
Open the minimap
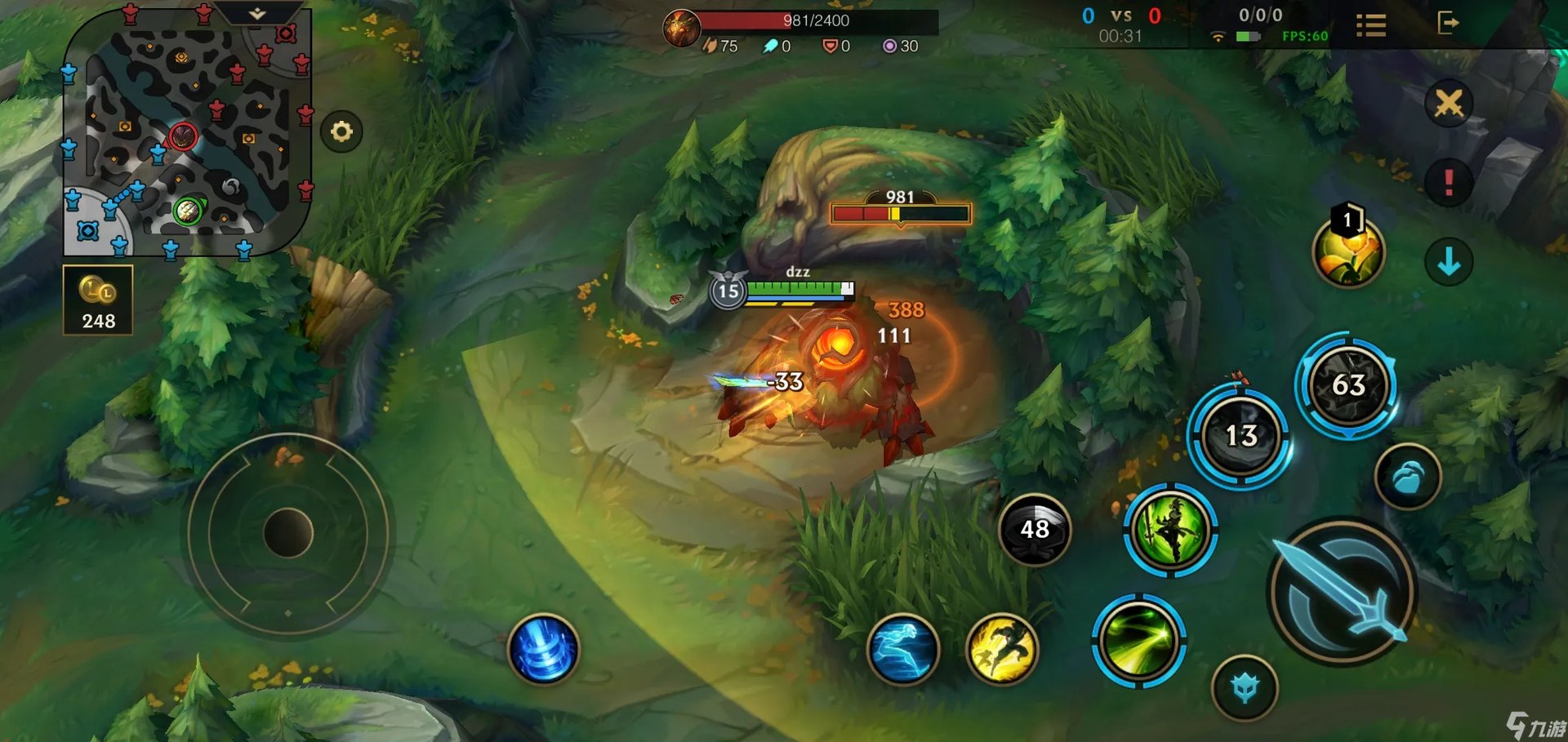[186, 135]
